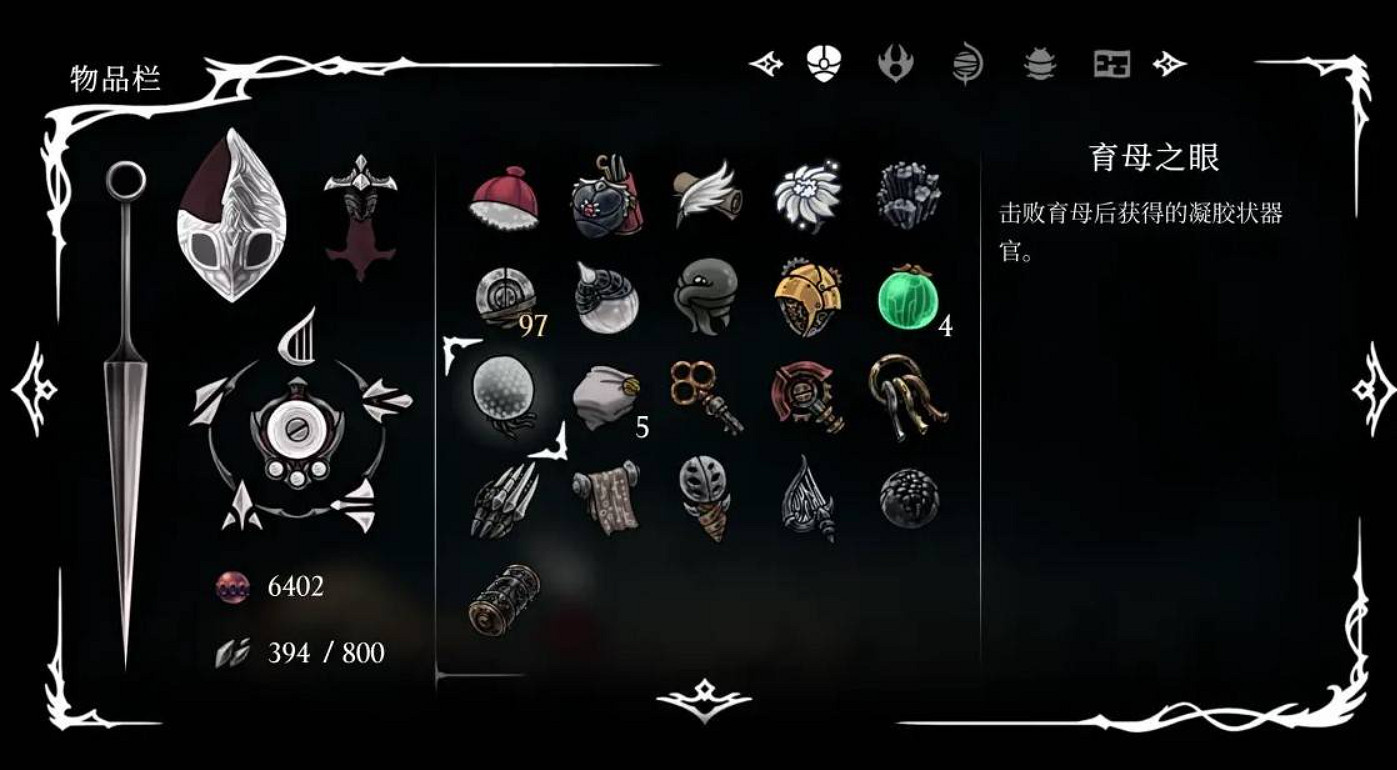Select the compass item showing count 97
Viewport: 1397px width, 770px height.
tap(505, 293)
